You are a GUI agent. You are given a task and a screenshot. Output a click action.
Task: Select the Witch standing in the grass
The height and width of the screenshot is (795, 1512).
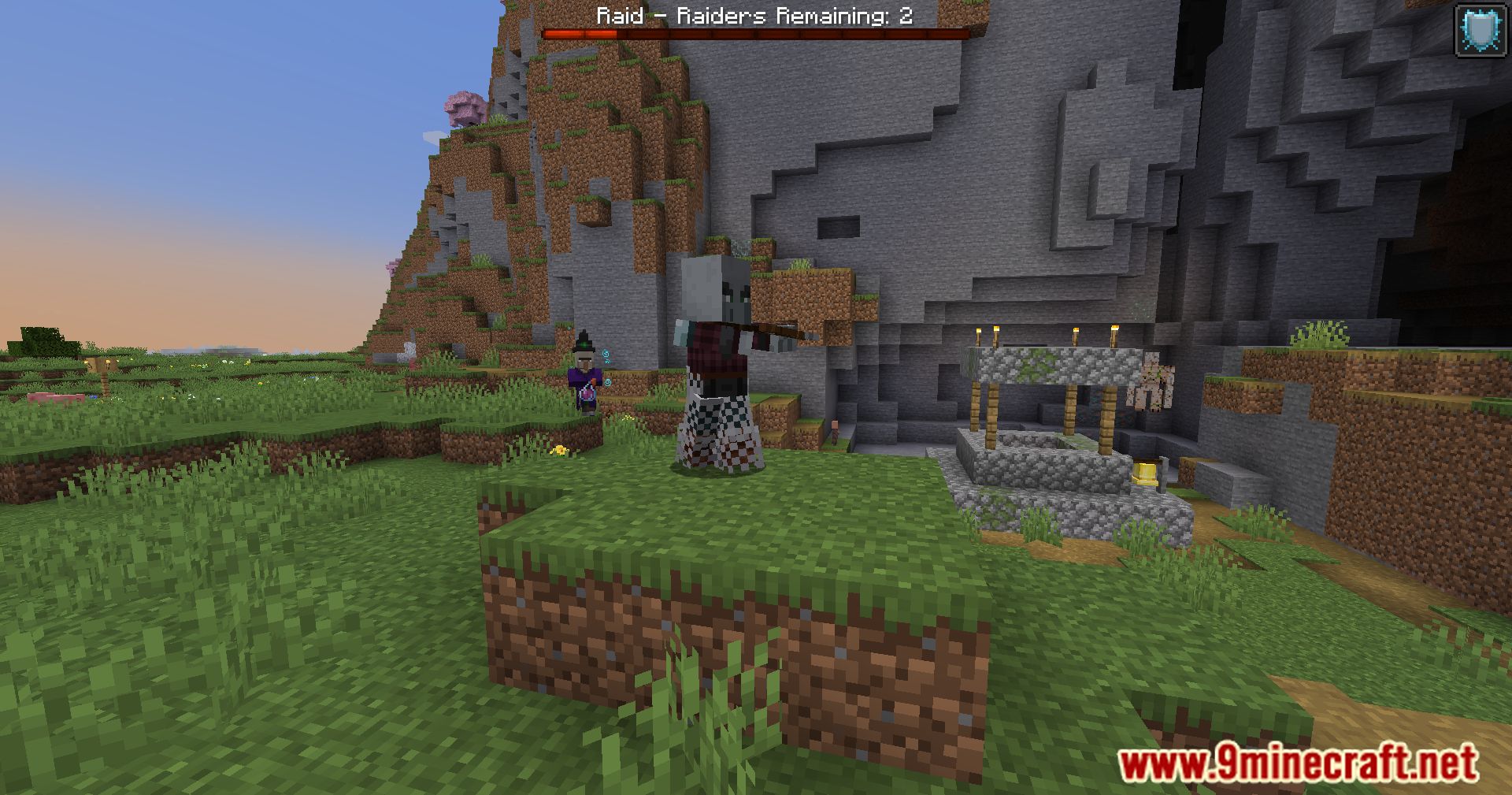[584, 378]
